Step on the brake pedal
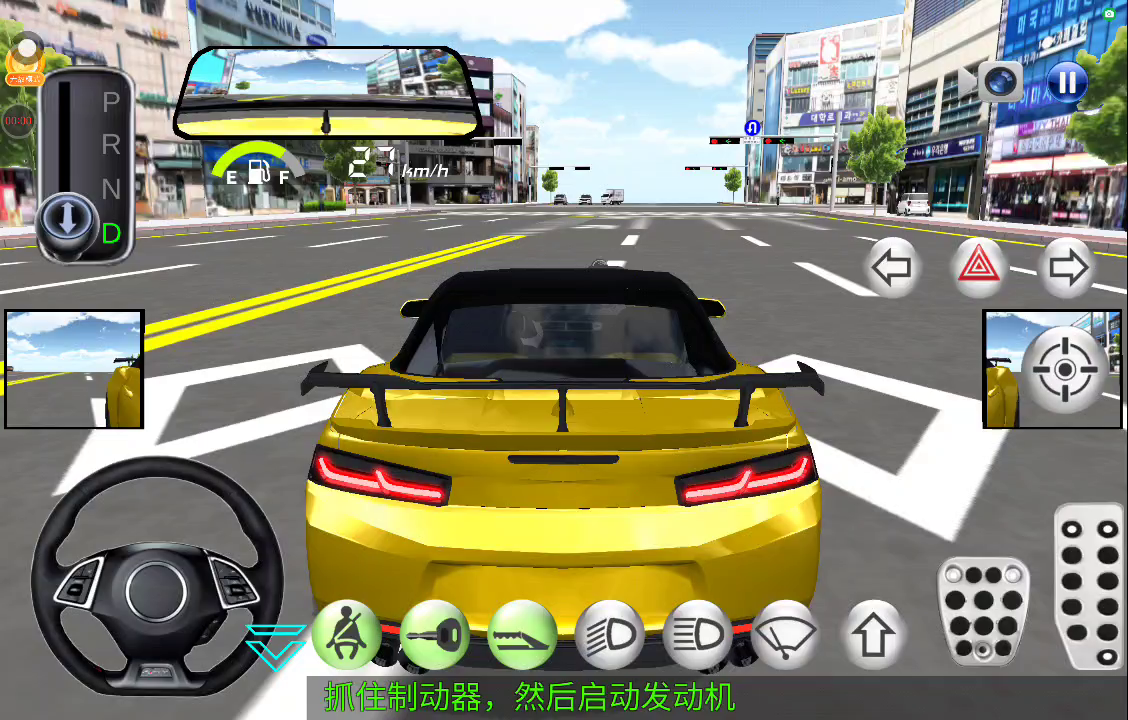 tap(983, 611)
